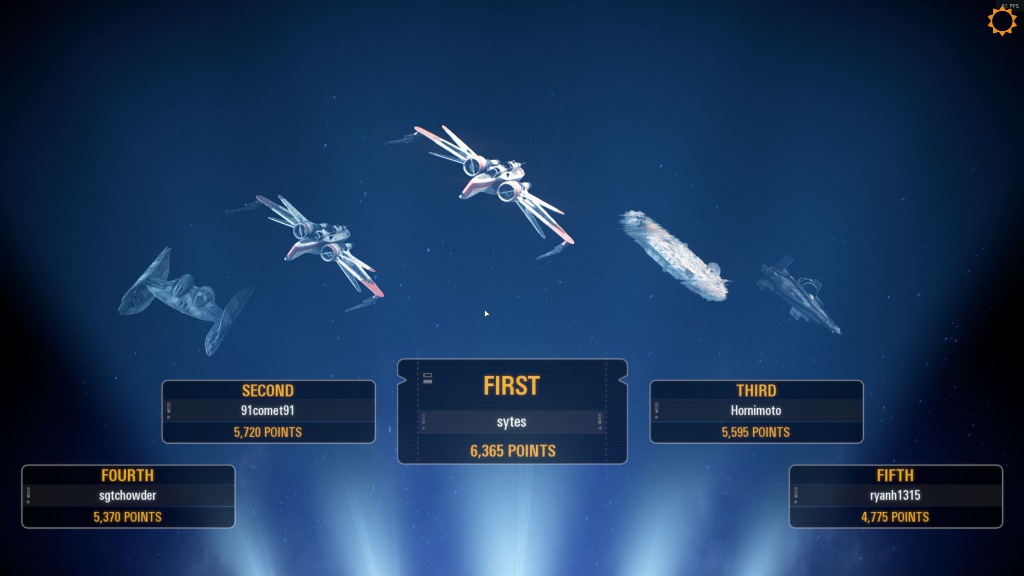Choose second place 91comet91 panel
The width and height of the screenshot is (1024, 576).
tap(268, 411)
